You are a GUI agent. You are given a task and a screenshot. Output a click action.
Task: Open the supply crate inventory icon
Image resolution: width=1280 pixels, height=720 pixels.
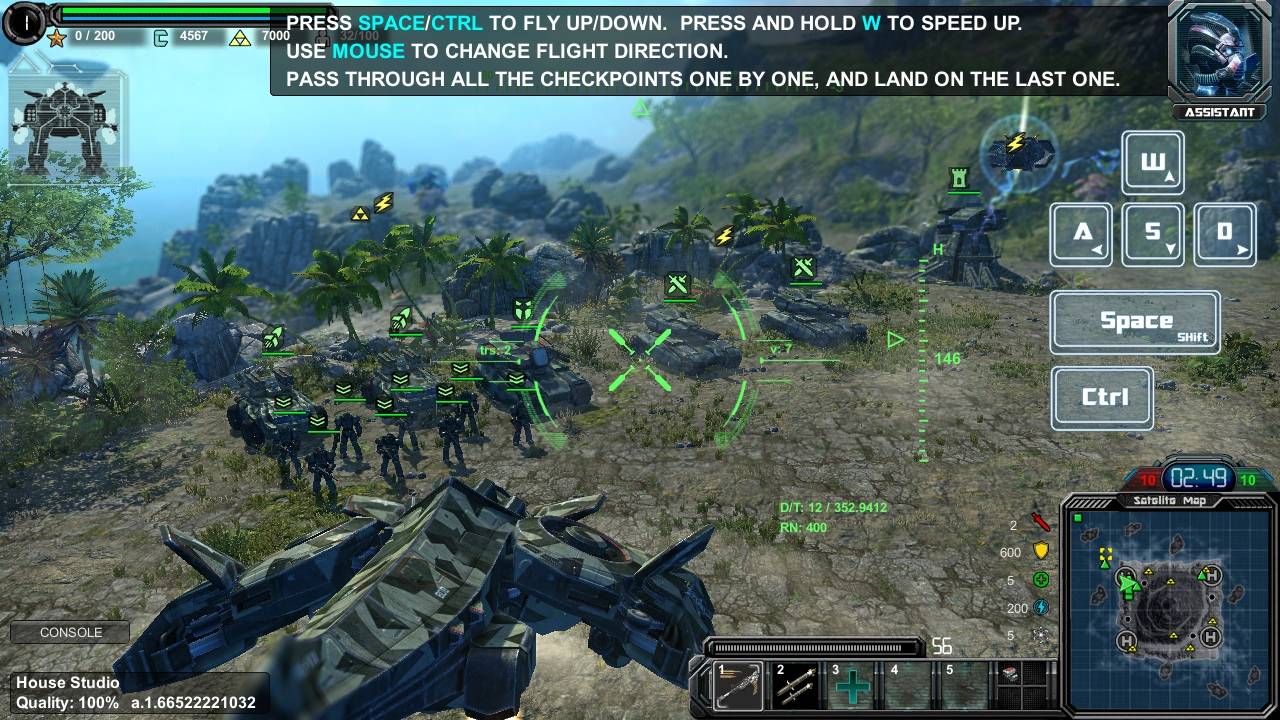pyautogui.click(x=1011, y=675)
